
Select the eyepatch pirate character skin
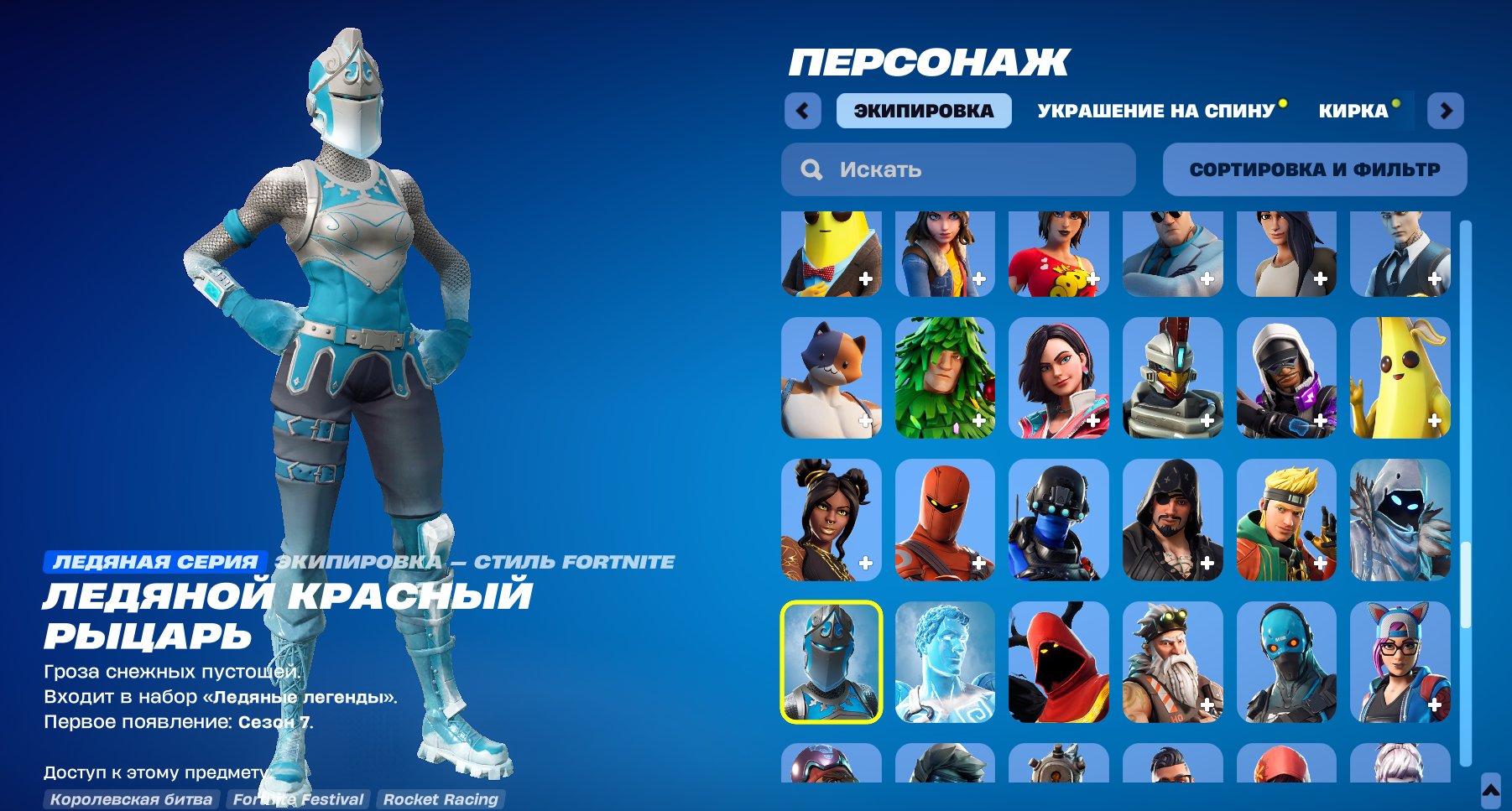pos(1173,520)
